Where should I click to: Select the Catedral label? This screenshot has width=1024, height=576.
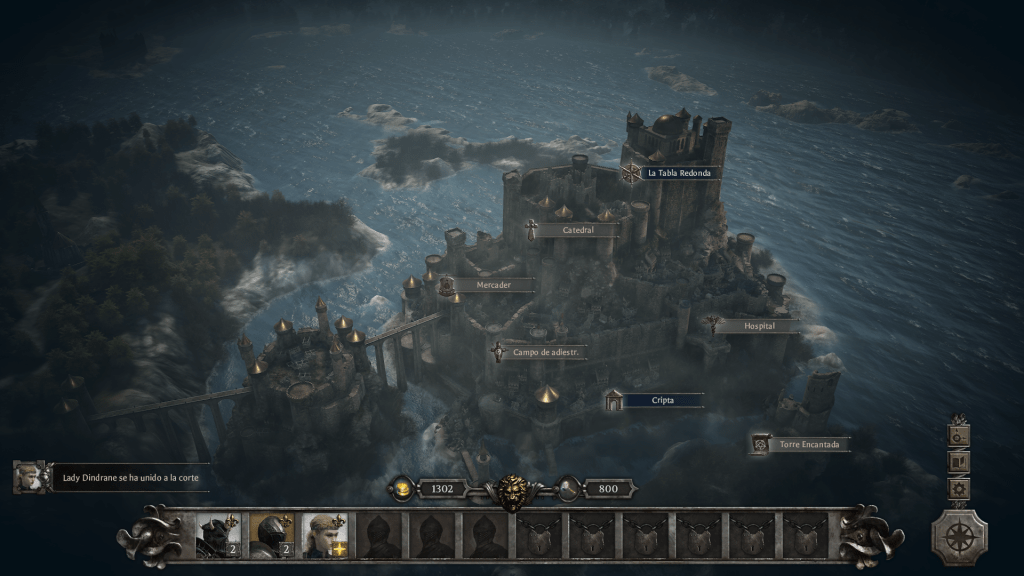tap(577, 230)
